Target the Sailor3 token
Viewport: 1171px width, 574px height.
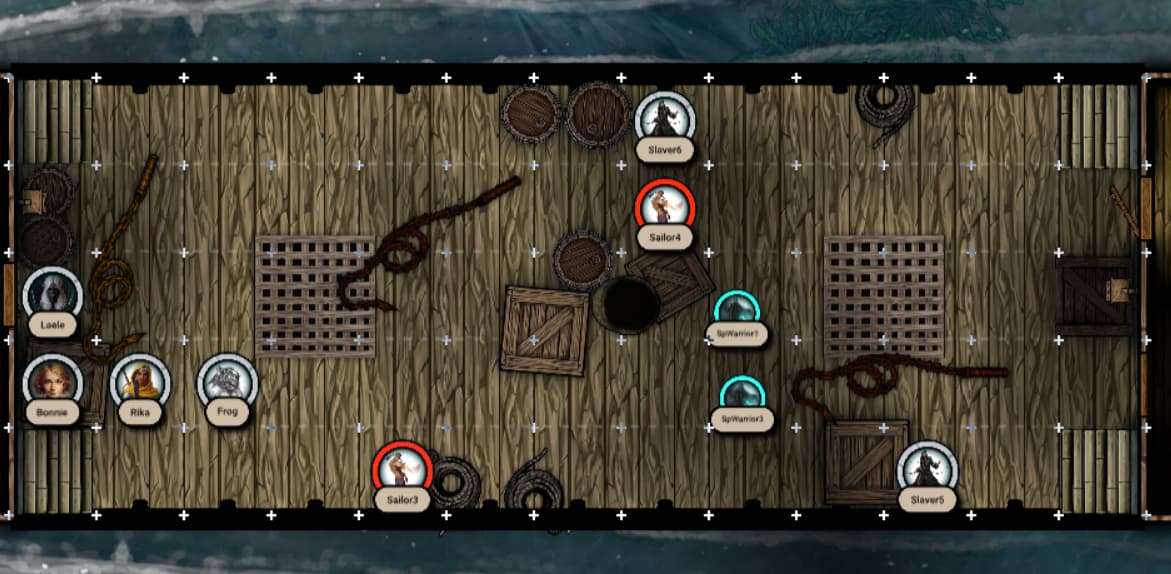pyautogui.click(x=402, y=470)
